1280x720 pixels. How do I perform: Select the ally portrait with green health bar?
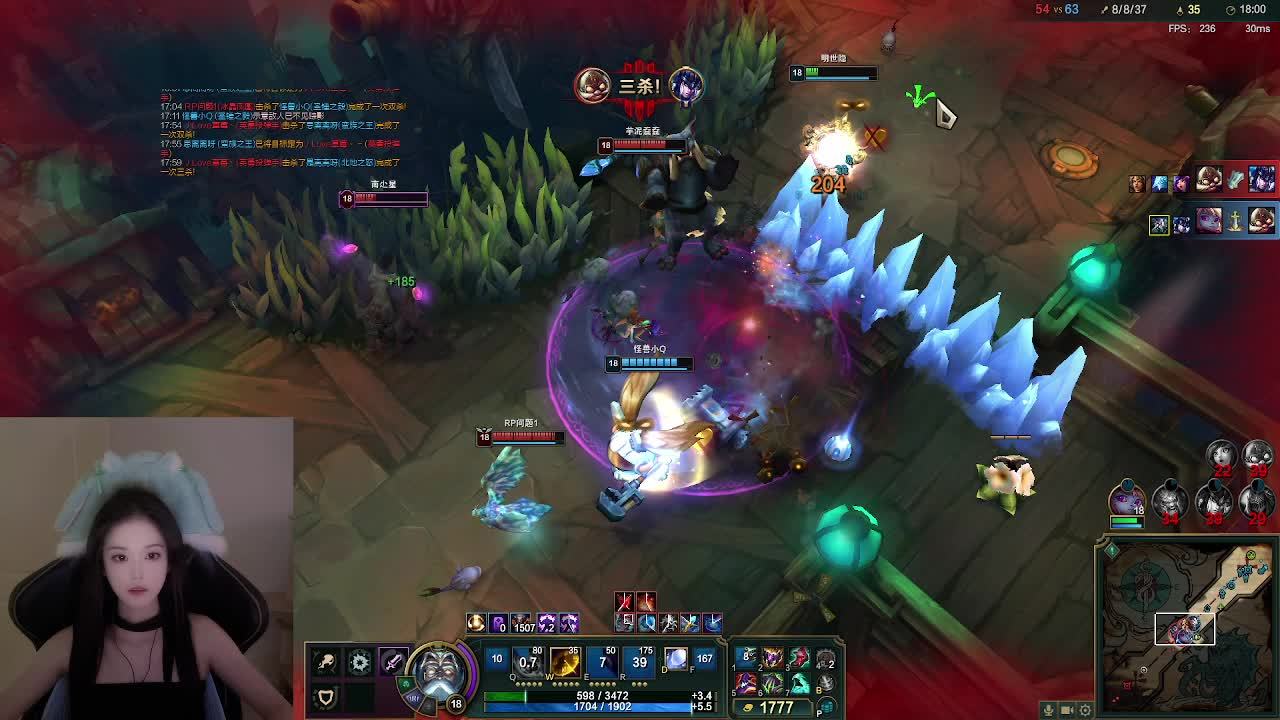coord(1127,499)
